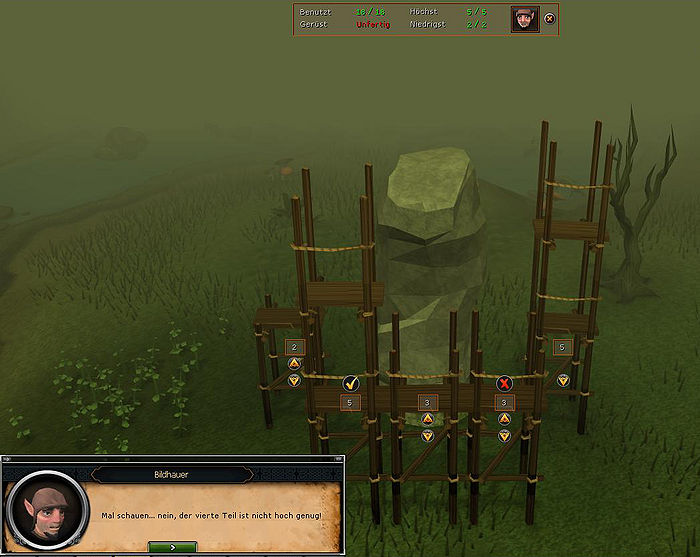Image resolution: width=700 pixels, height=557 pixels.
Task: Lower the scaffold section showing 2
Action: (x=294, y=380)
